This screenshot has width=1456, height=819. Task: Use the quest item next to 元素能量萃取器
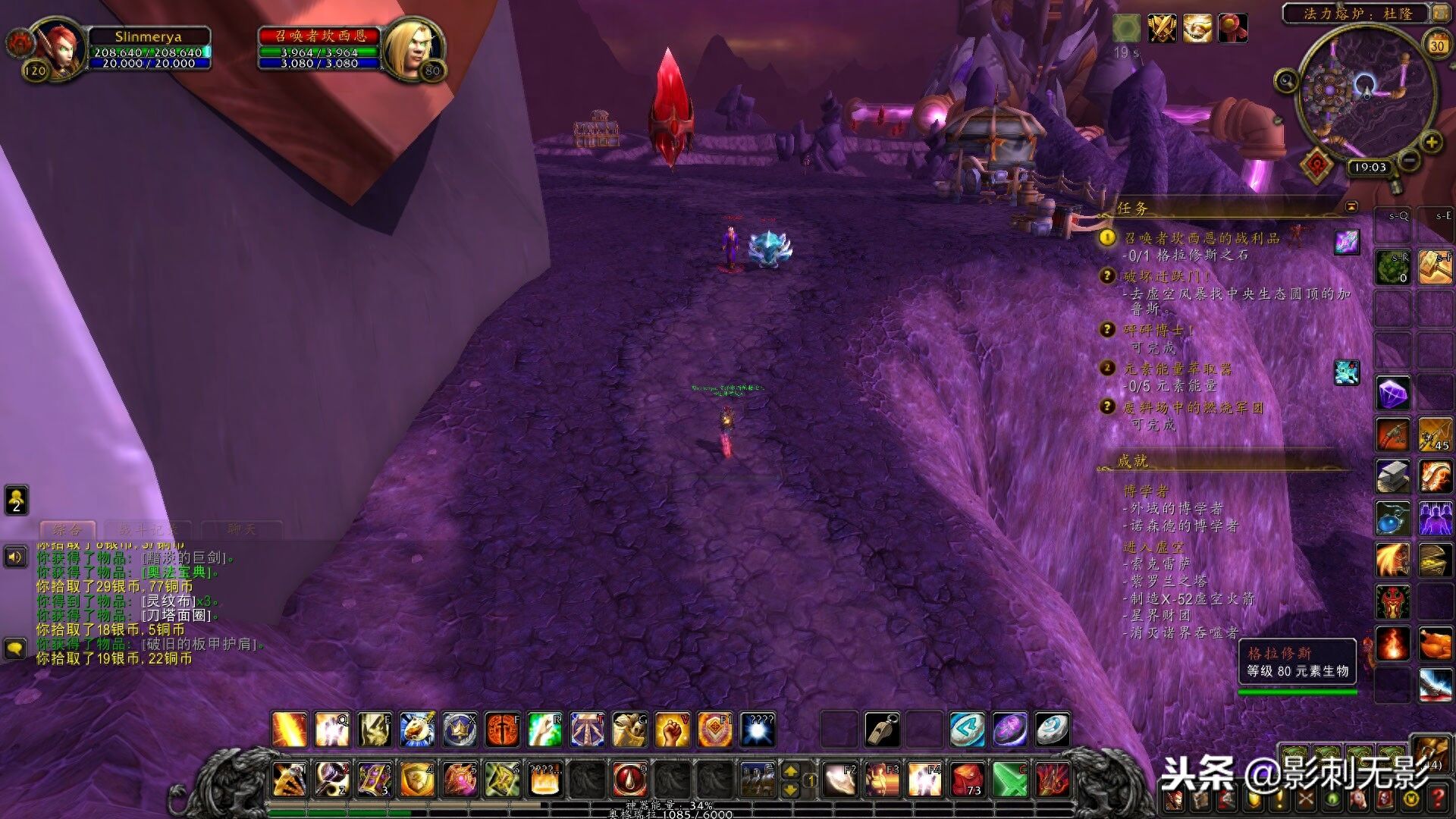click(1347, 372)
